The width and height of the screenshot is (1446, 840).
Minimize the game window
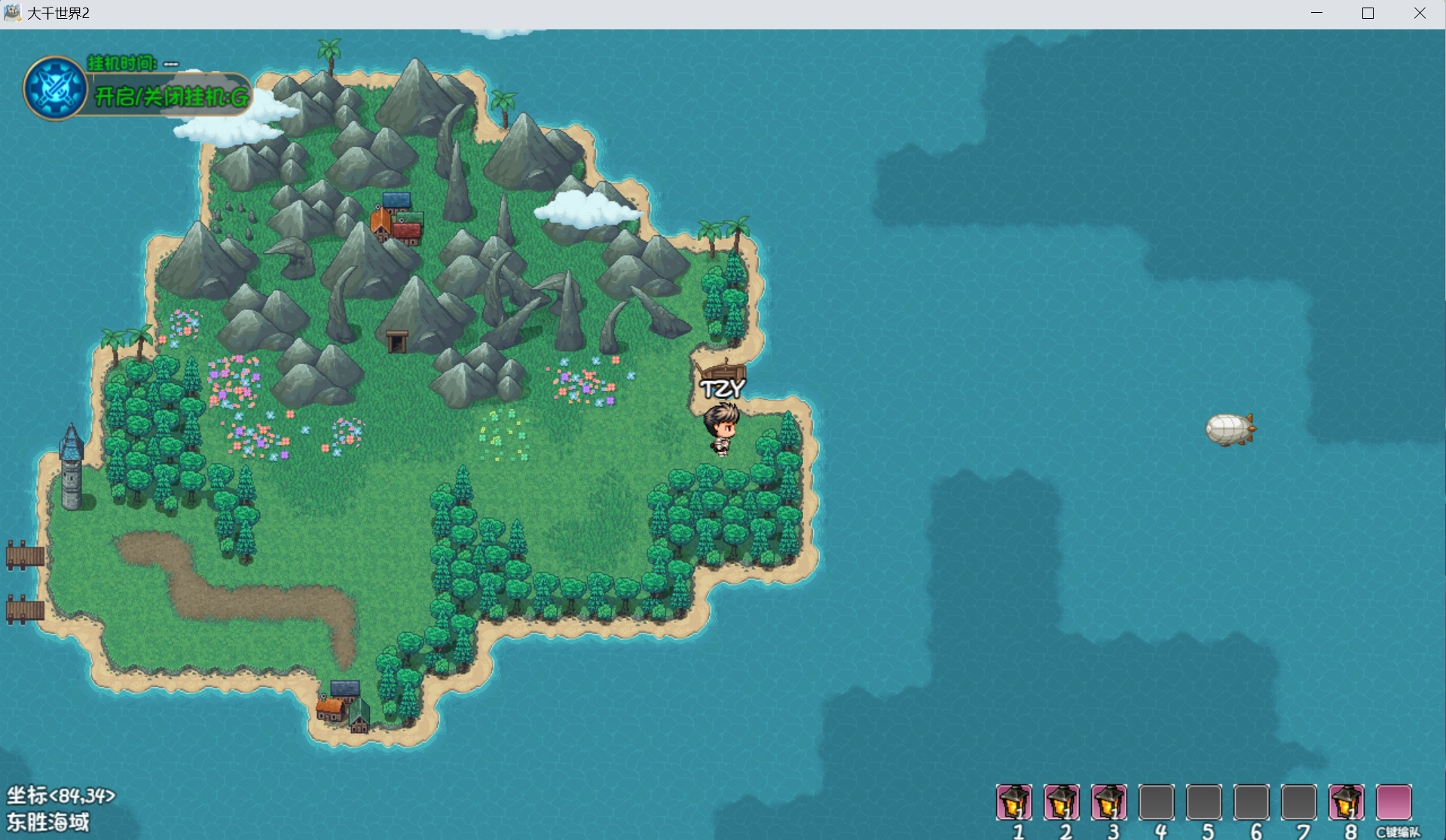(x=1316, y=14)
